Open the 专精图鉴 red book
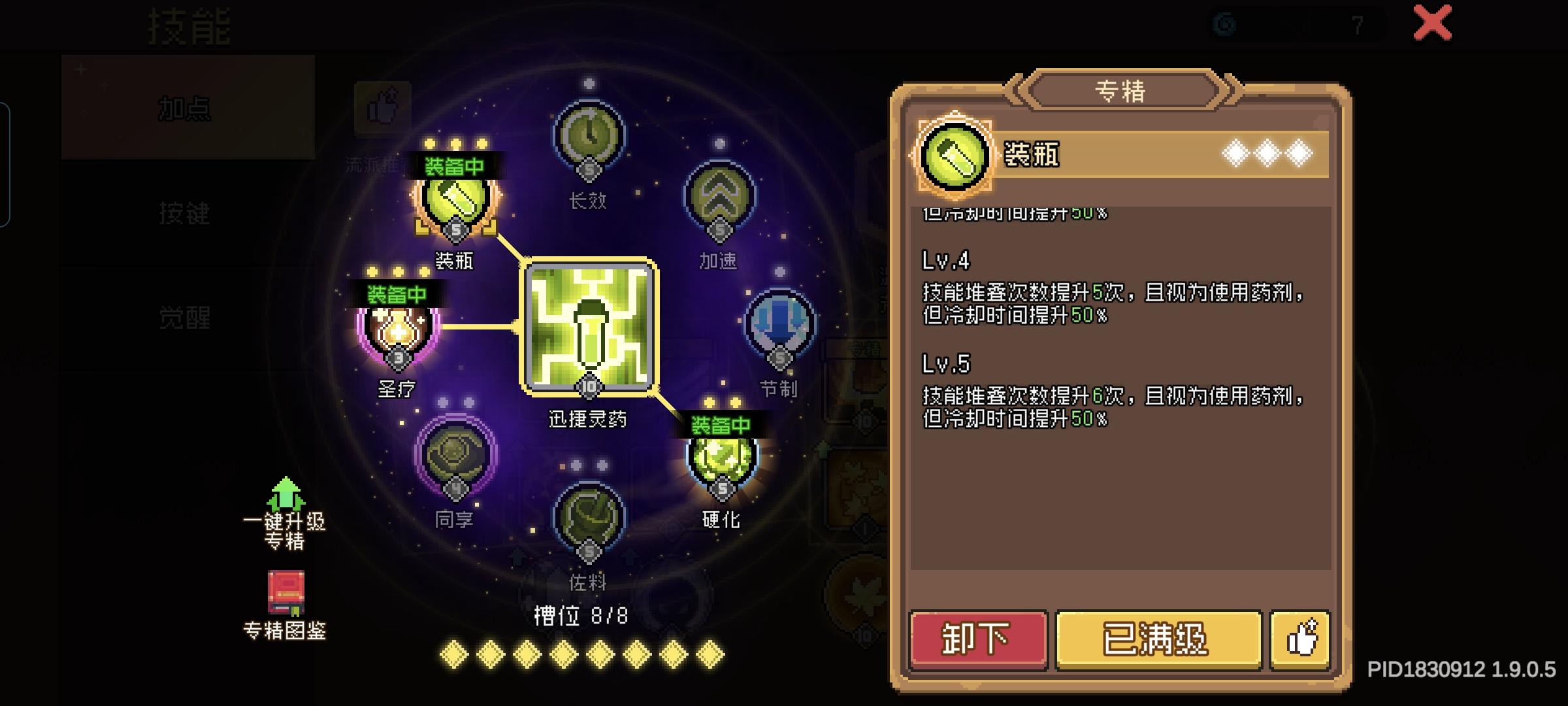The width and height of the screenshot is (1568, 706). [286, 592]
